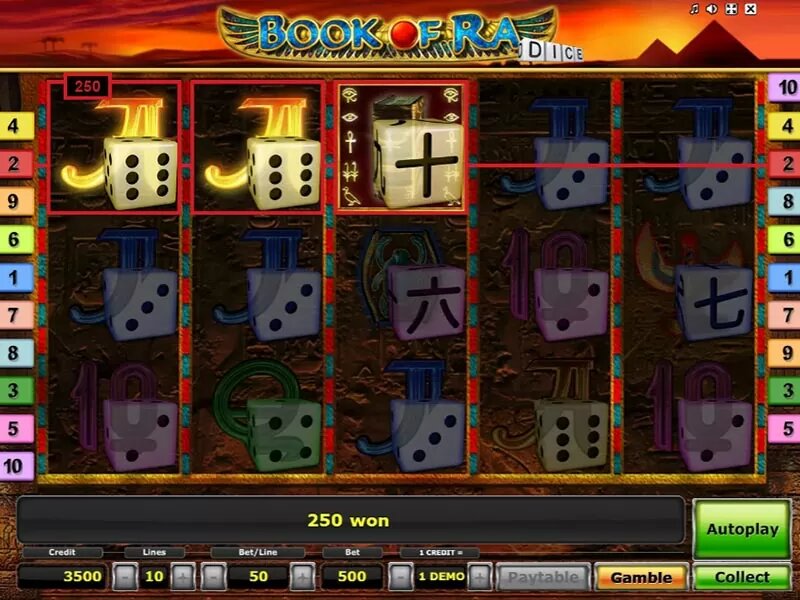This screenshot has width=800, height=600.
Task: Switch to fullscreen mode
Action: (x=730, y=9)
